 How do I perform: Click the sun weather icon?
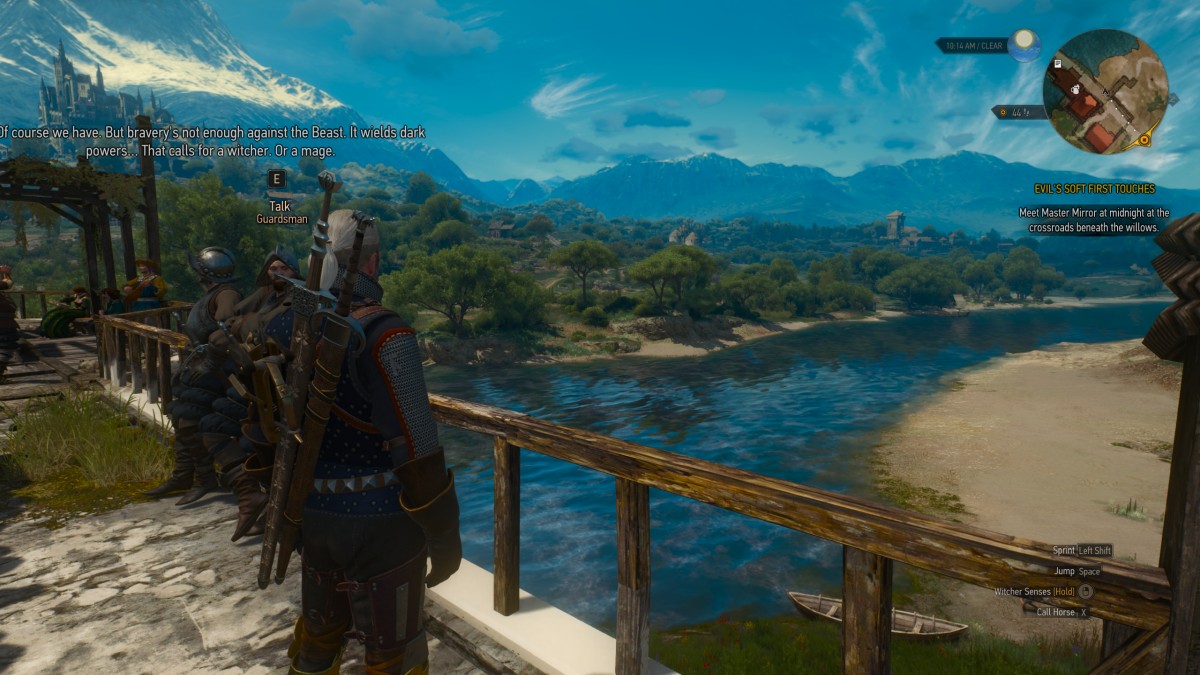click(x=1024, y=45)
